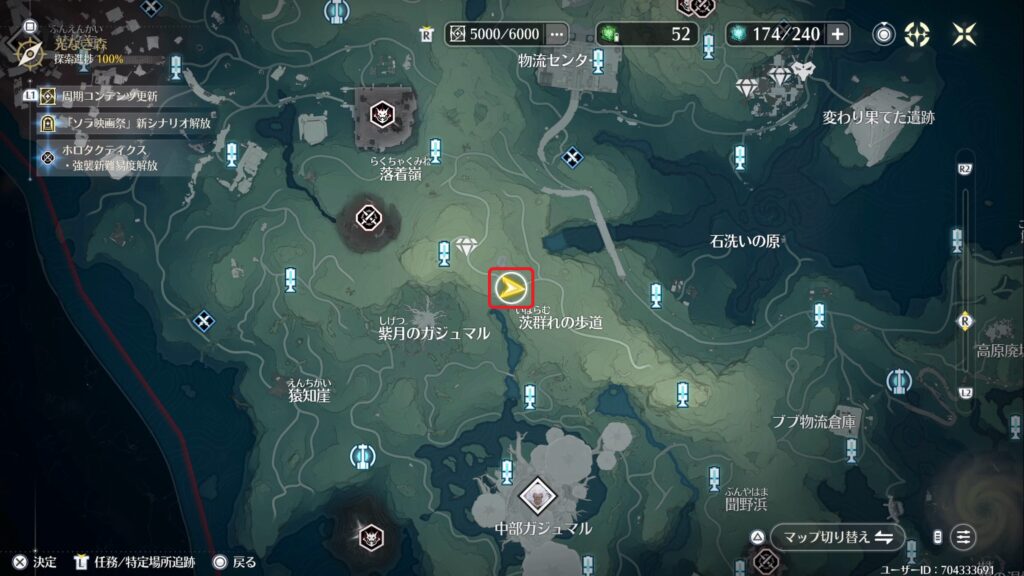Close the map with the X icon
This screenshot has height=576, width=1024.
pos(964,34)
